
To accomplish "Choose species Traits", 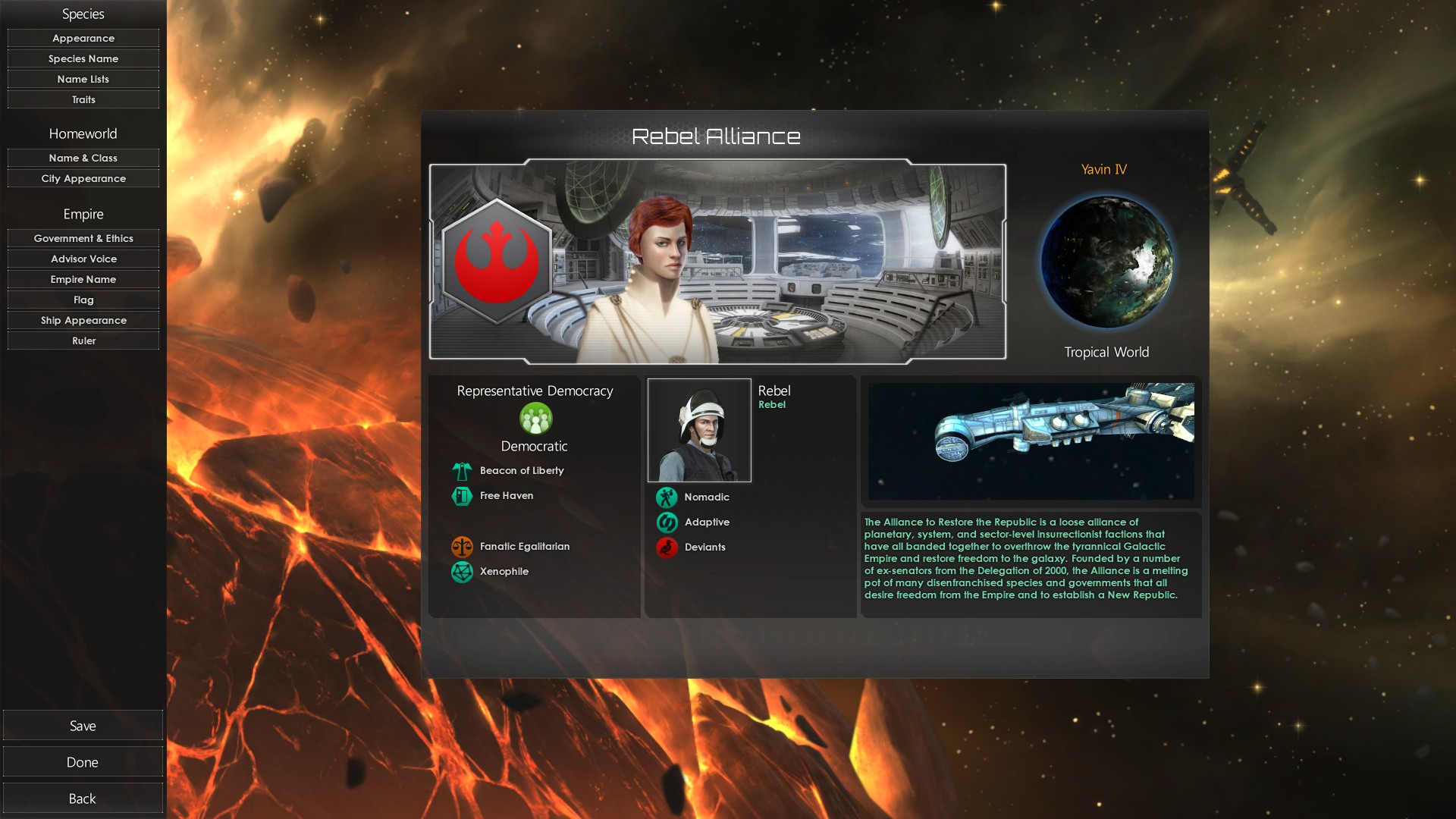I will click(x=83, y=99).
